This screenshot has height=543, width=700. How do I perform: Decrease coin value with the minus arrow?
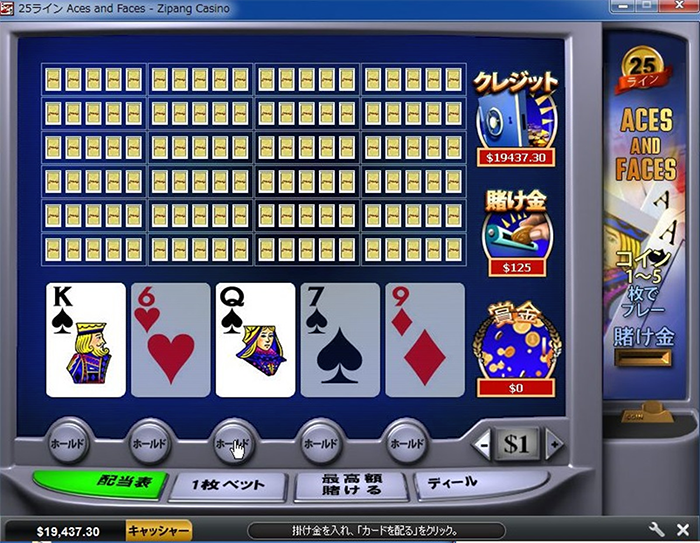coord(484,443)
